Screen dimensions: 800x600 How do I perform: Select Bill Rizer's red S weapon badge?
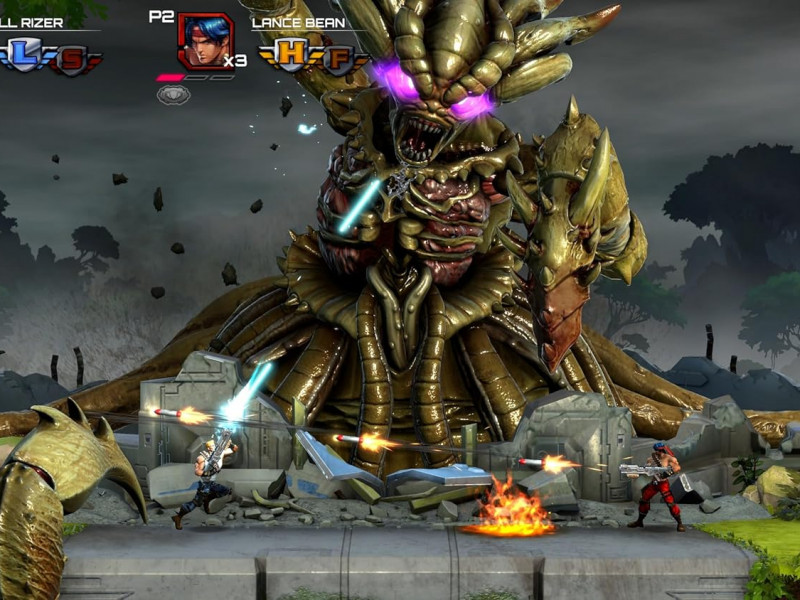pyautogui.click(x=70, y=59)
